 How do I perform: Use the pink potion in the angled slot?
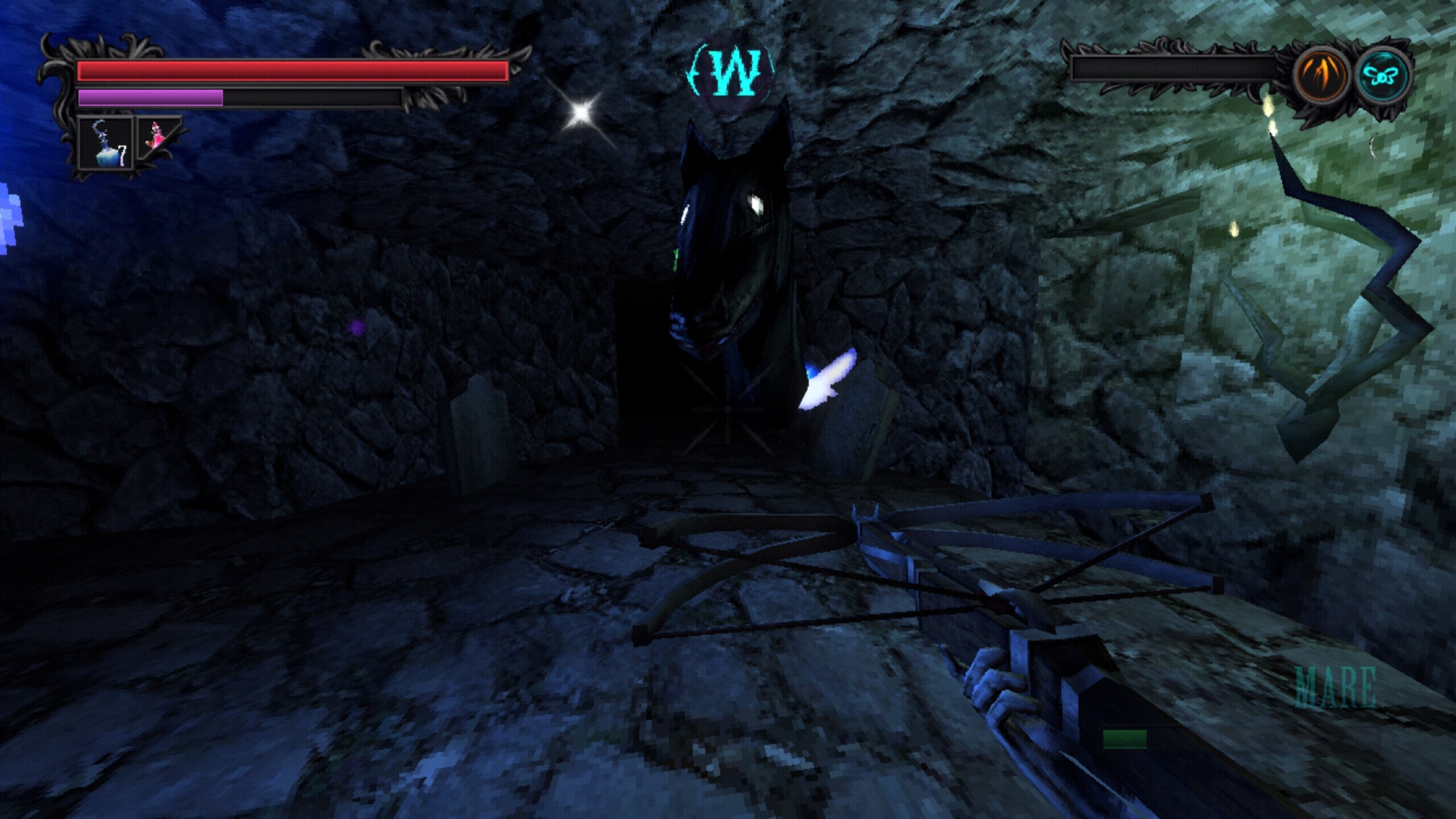click(x=156, y=136)
